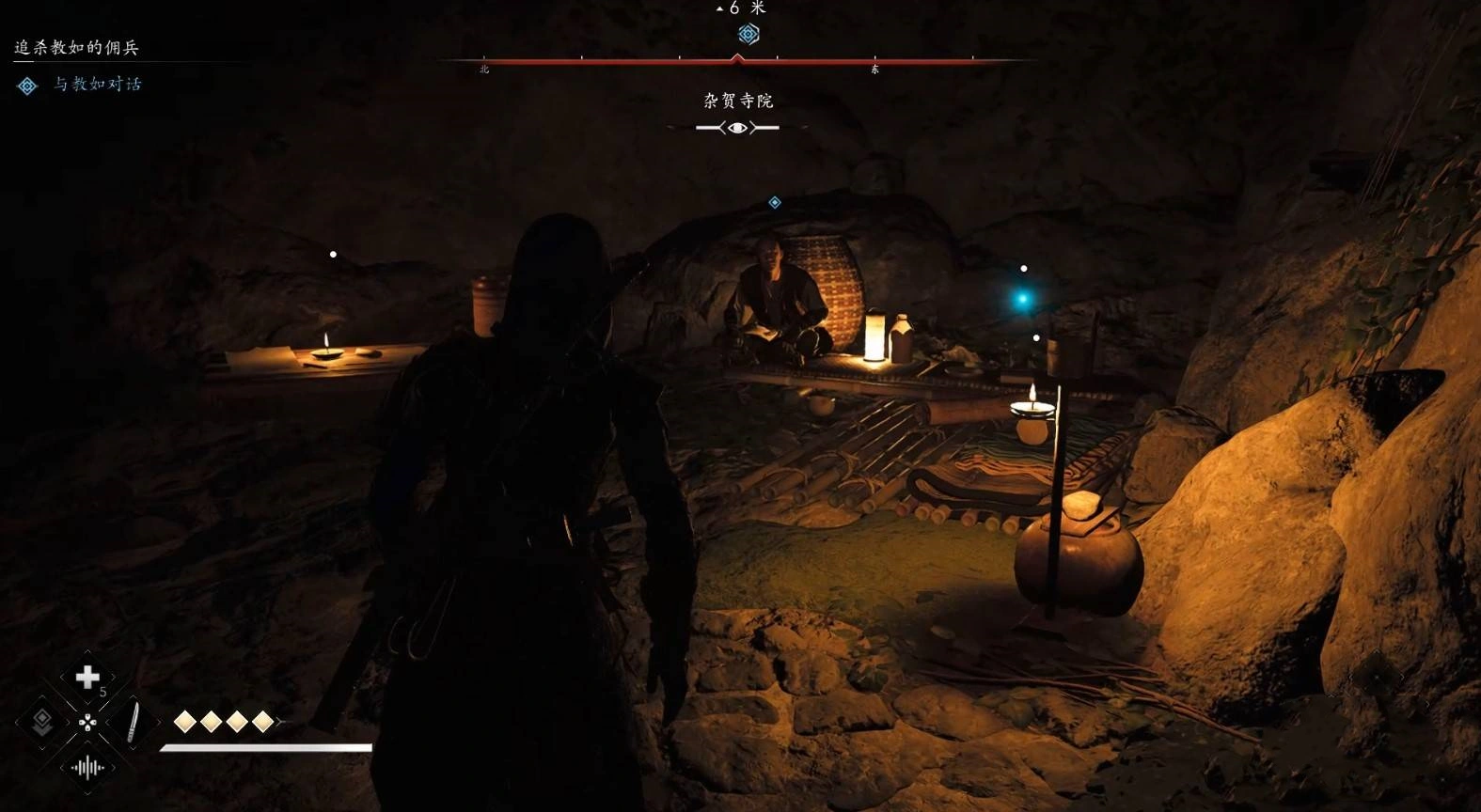Select the blue objective diamond above the seated man
The image size is (1481, 812).
[775, 203]
